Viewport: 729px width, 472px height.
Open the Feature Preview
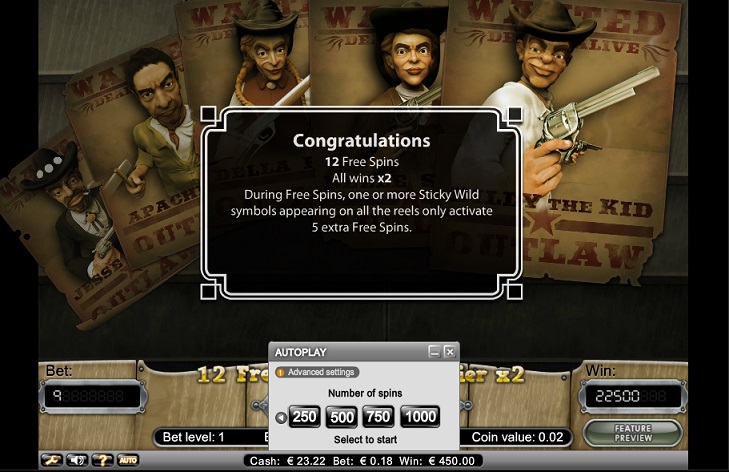[x=632, y=433]
